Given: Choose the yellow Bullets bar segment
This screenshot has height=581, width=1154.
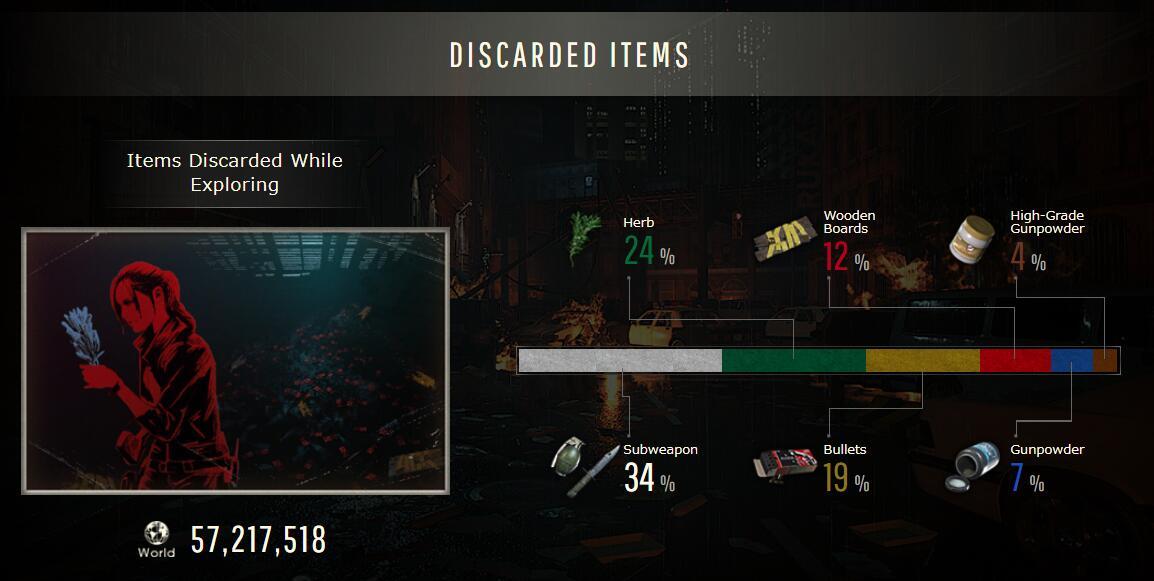Looking at the screenshot, I should [x=922, y=360].
